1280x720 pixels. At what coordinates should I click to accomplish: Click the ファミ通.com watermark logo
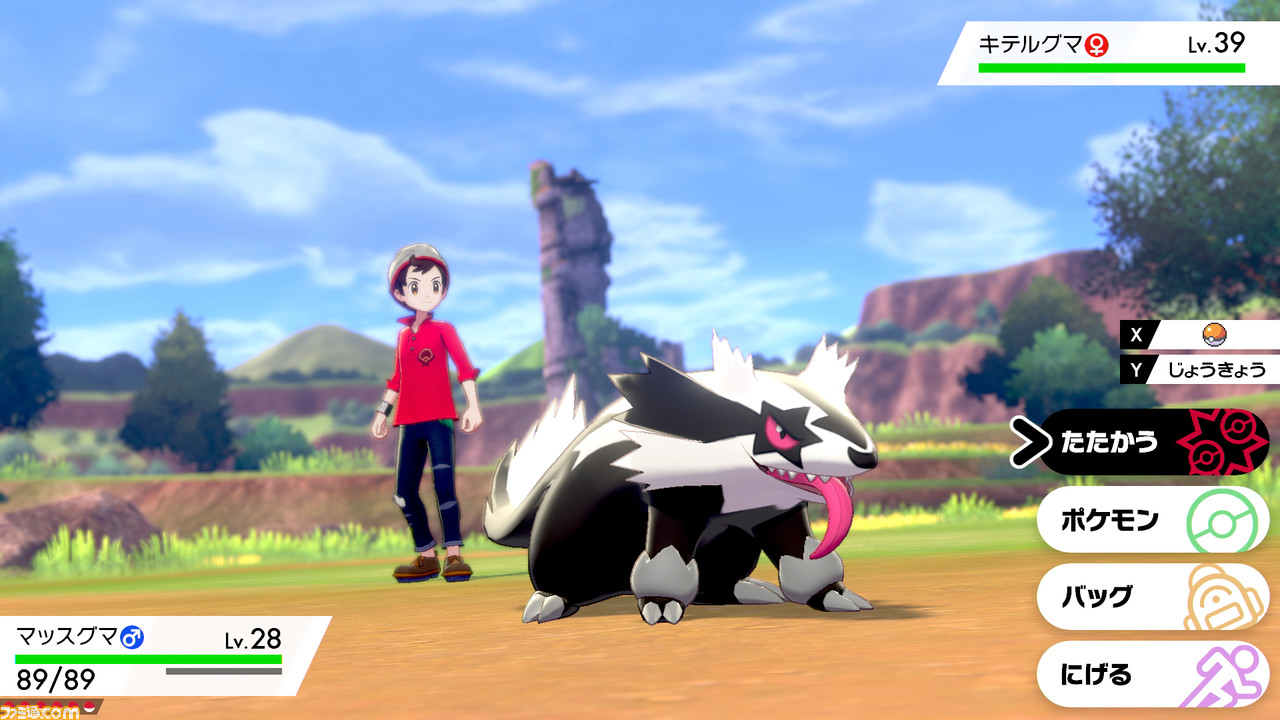38,708
